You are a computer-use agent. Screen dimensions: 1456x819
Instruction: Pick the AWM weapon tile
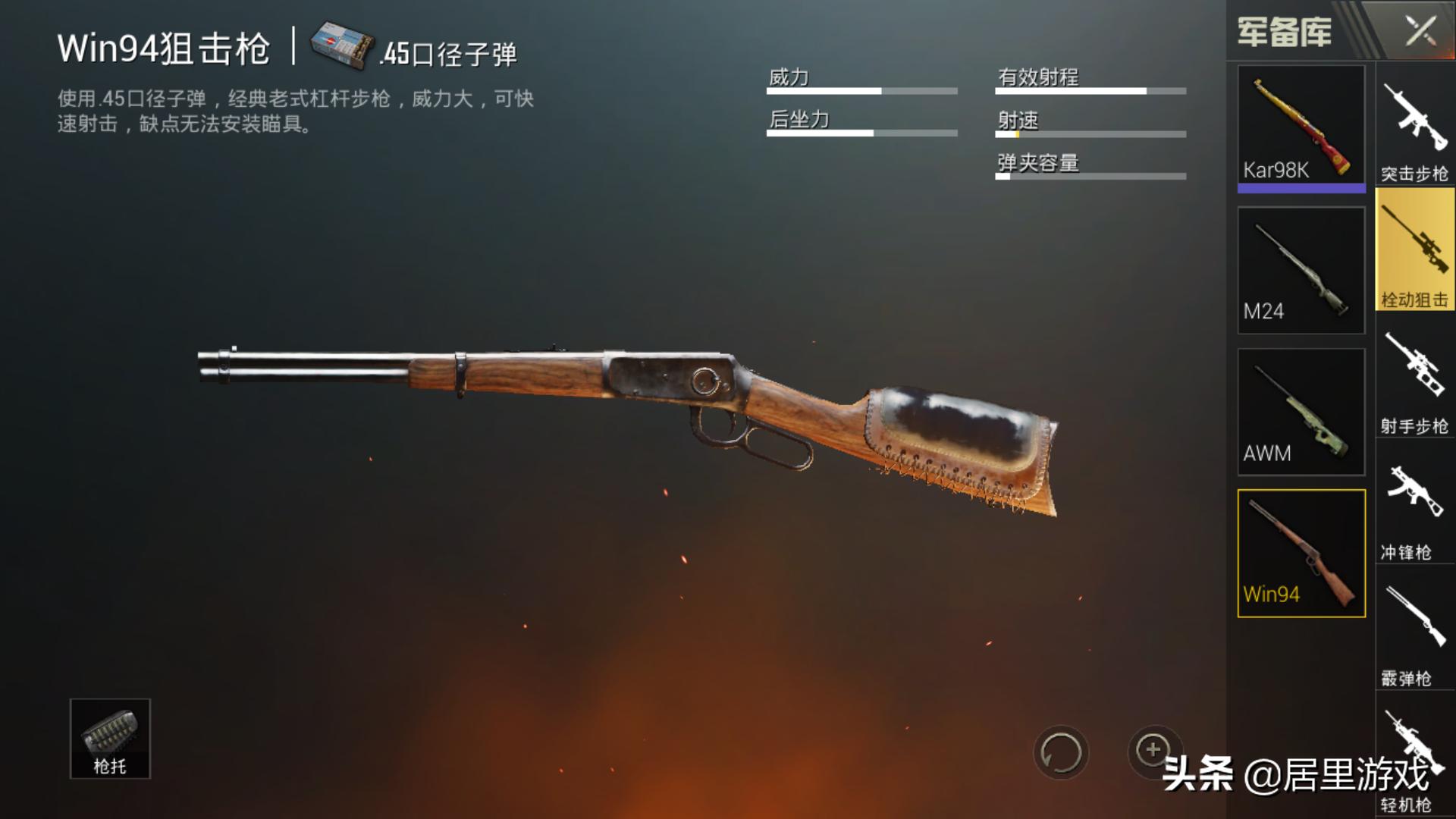(x=1301, y=412)
